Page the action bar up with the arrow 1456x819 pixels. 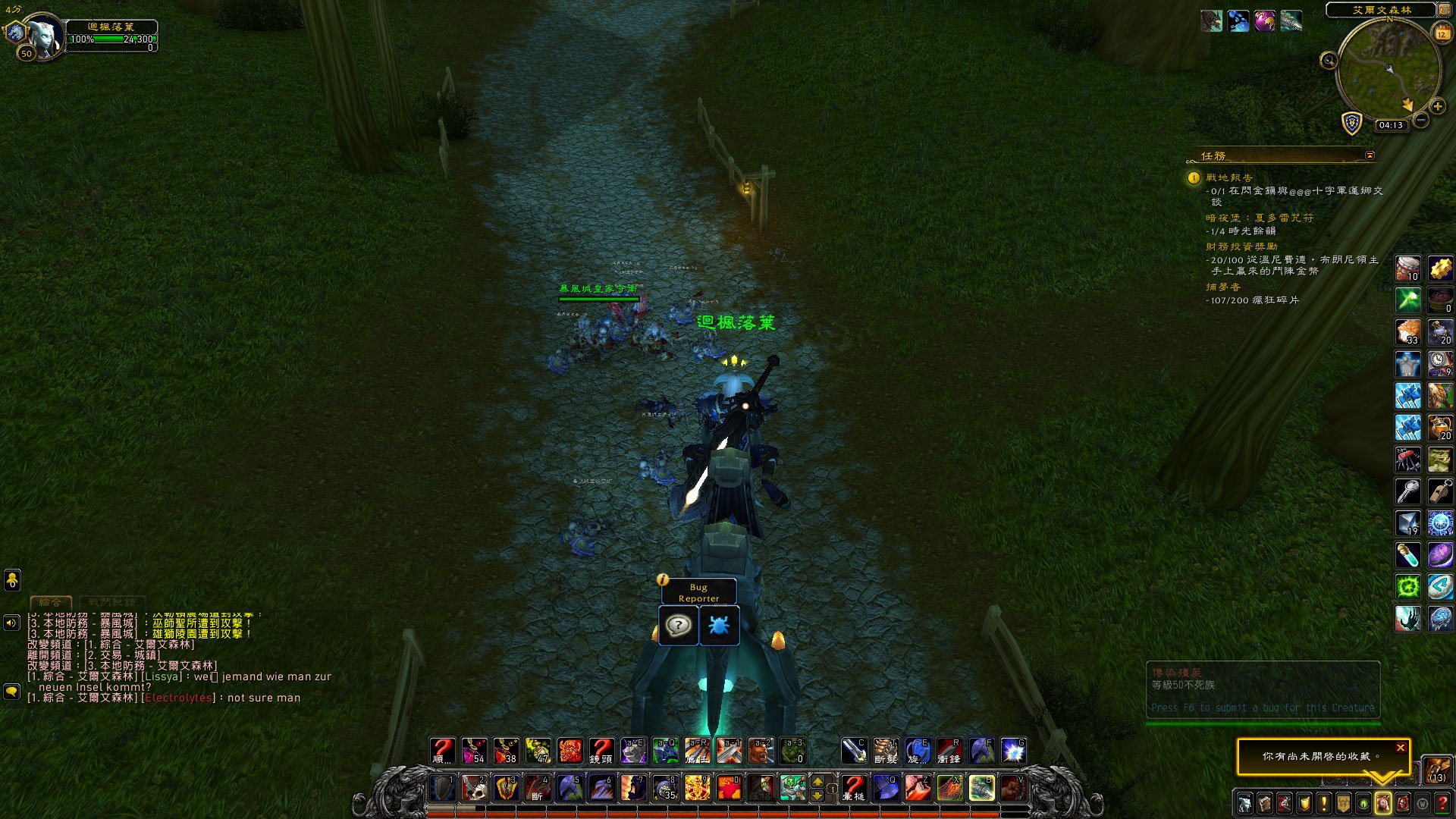click(817, 780)
